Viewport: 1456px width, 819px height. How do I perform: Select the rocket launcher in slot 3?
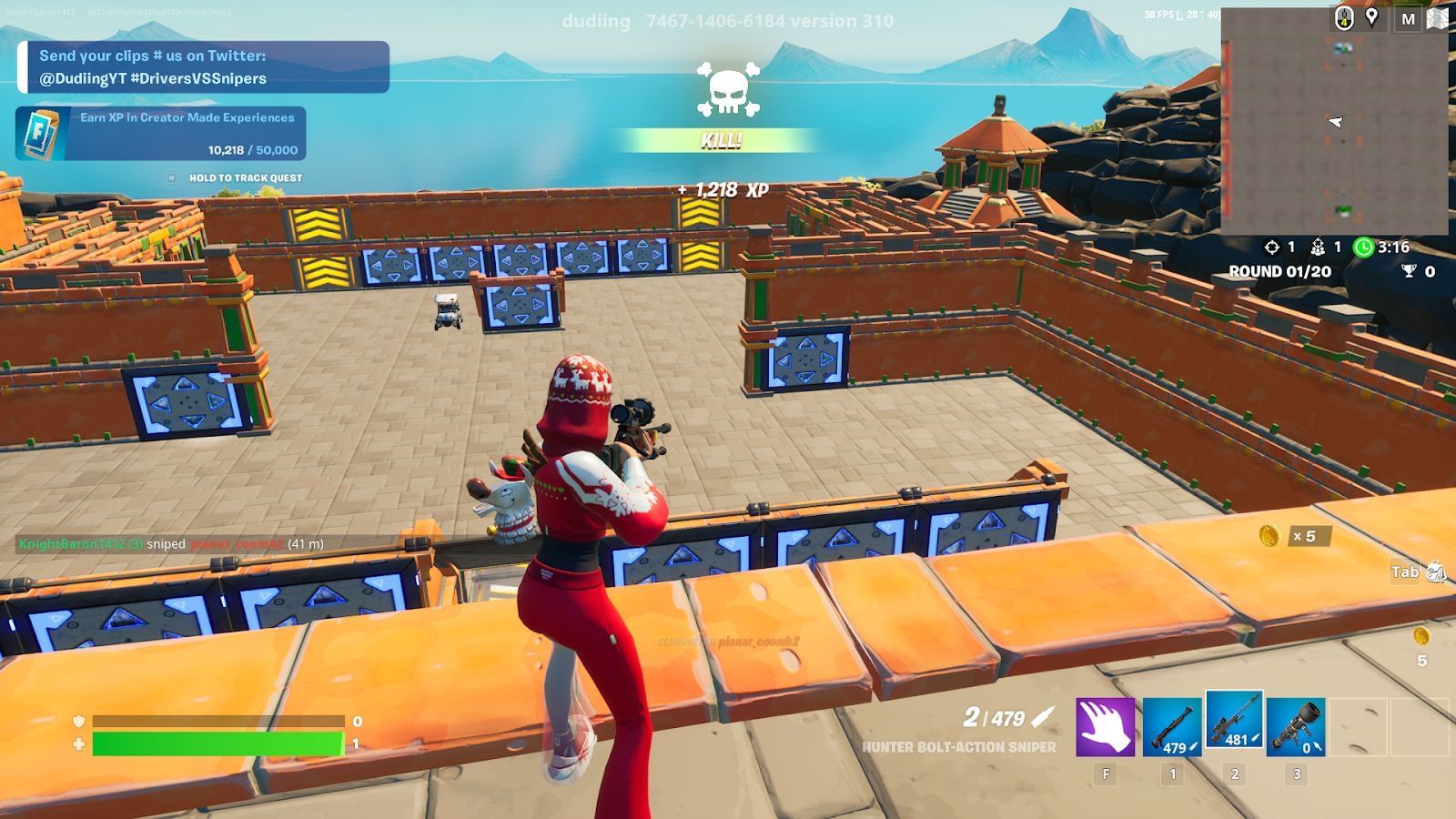[x=1296, y=726]
